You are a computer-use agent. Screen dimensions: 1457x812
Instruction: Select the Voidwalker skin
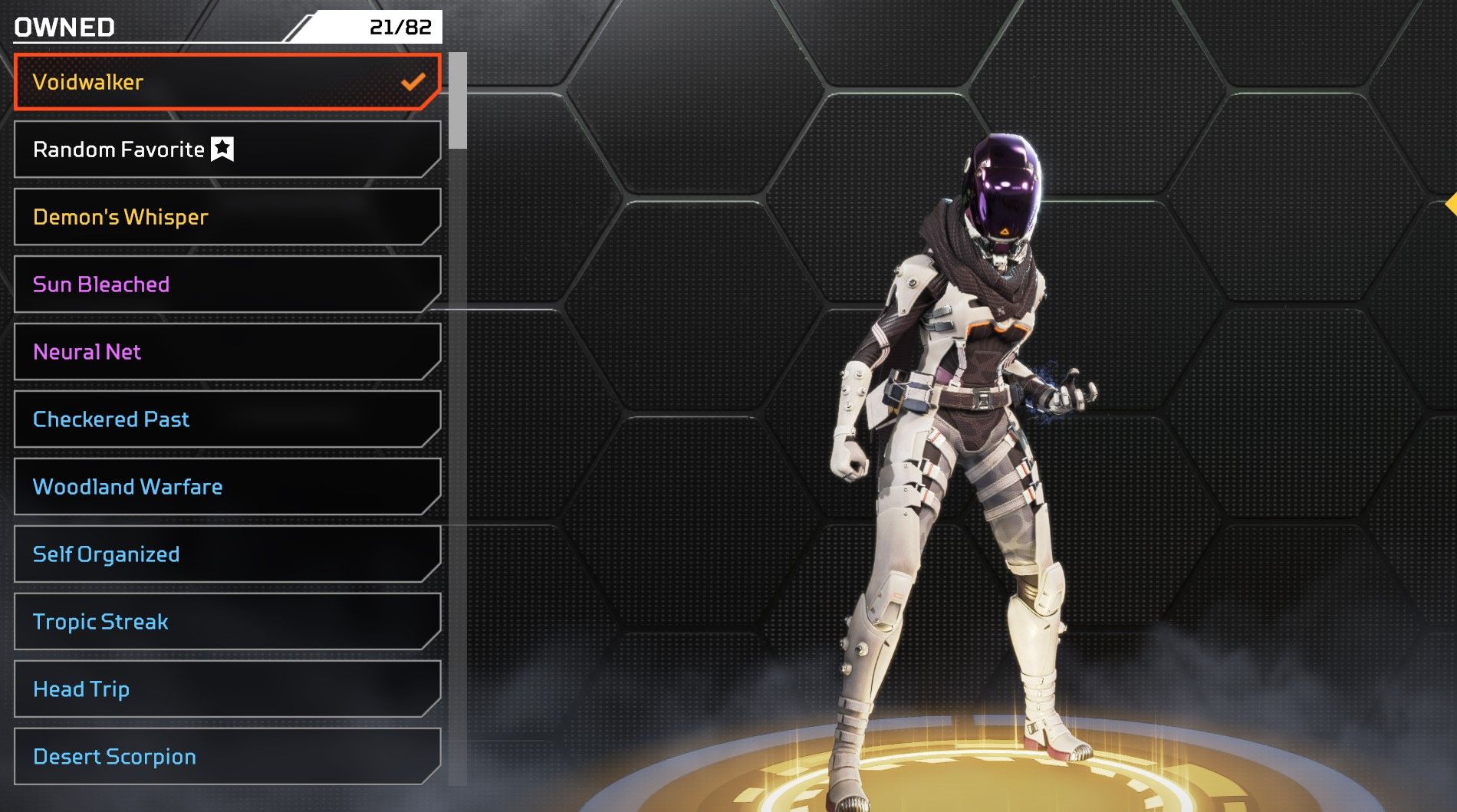coord(227,82)
